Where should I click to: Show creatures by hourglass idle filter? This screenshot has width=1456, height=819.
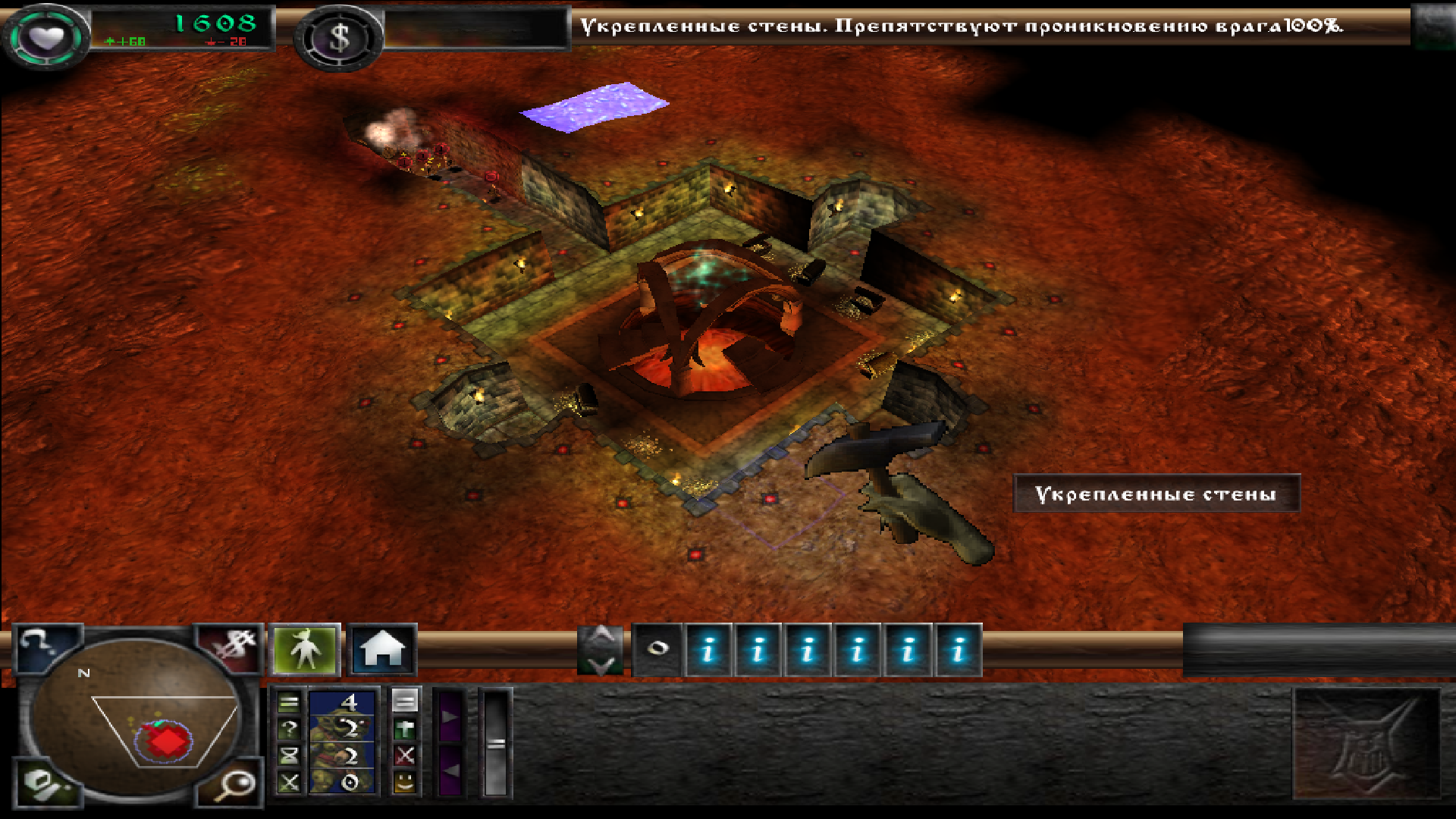[289, 755]
